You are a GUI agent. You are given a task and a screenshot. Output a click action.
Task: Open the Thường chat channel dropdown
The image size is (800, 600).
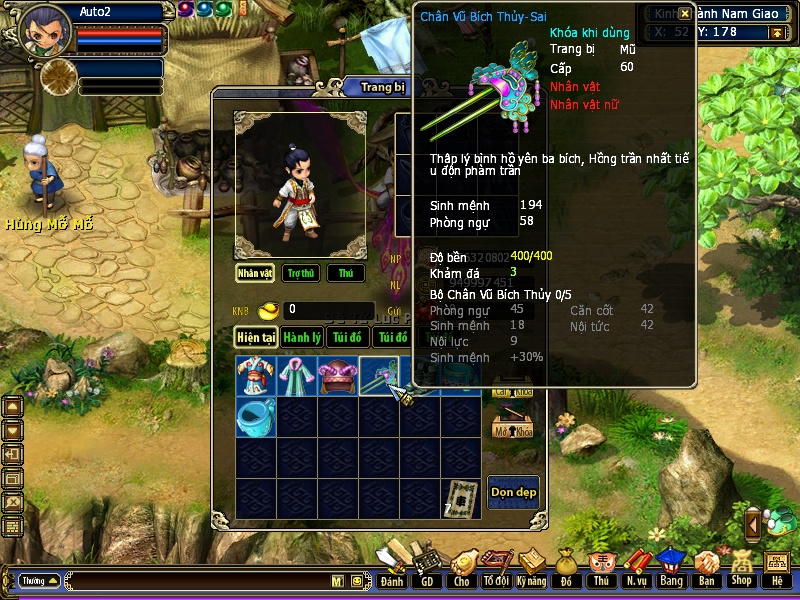(x=39, y=580)
